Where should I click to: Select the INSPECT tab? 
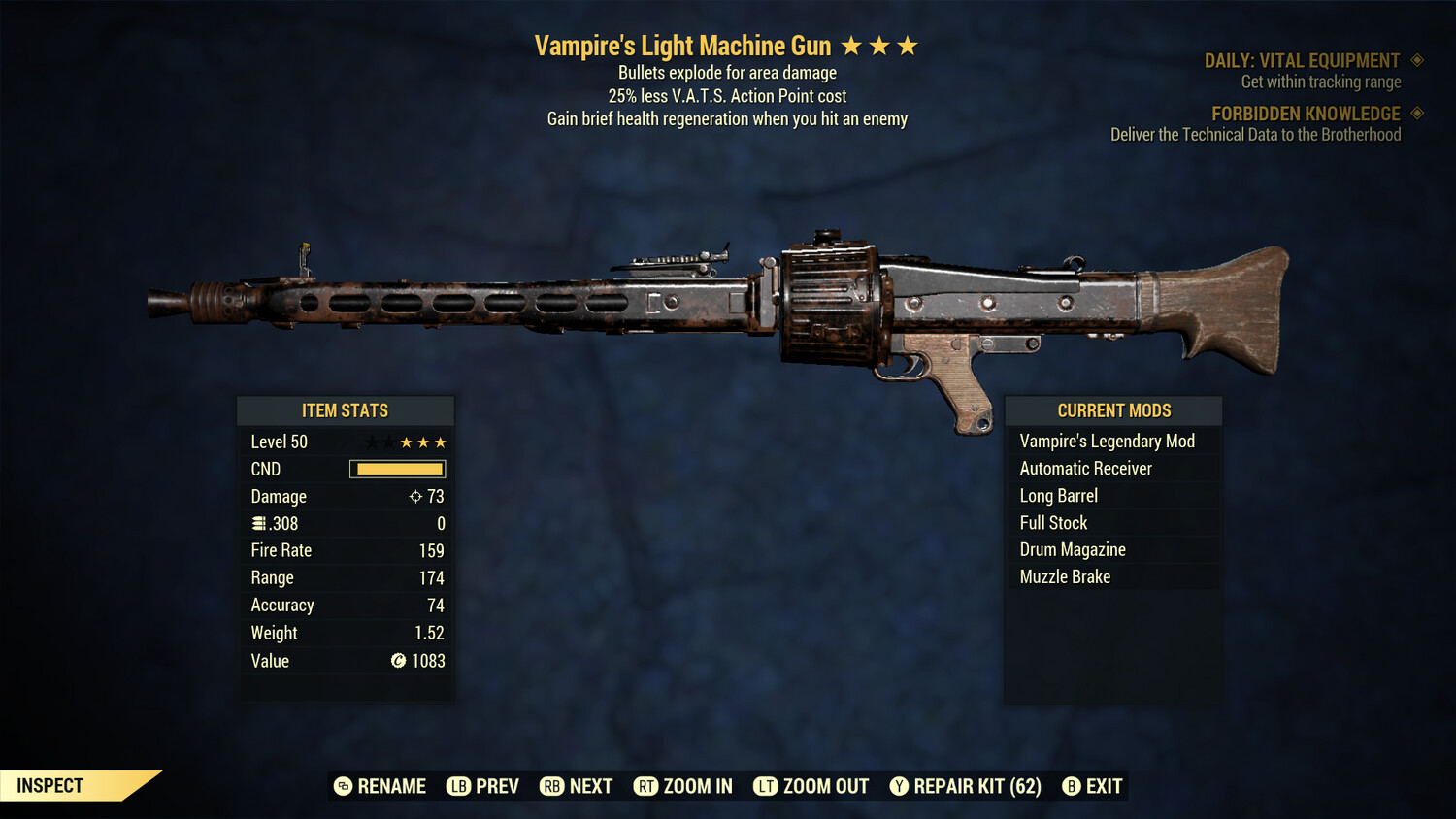[x=49, y=785]
